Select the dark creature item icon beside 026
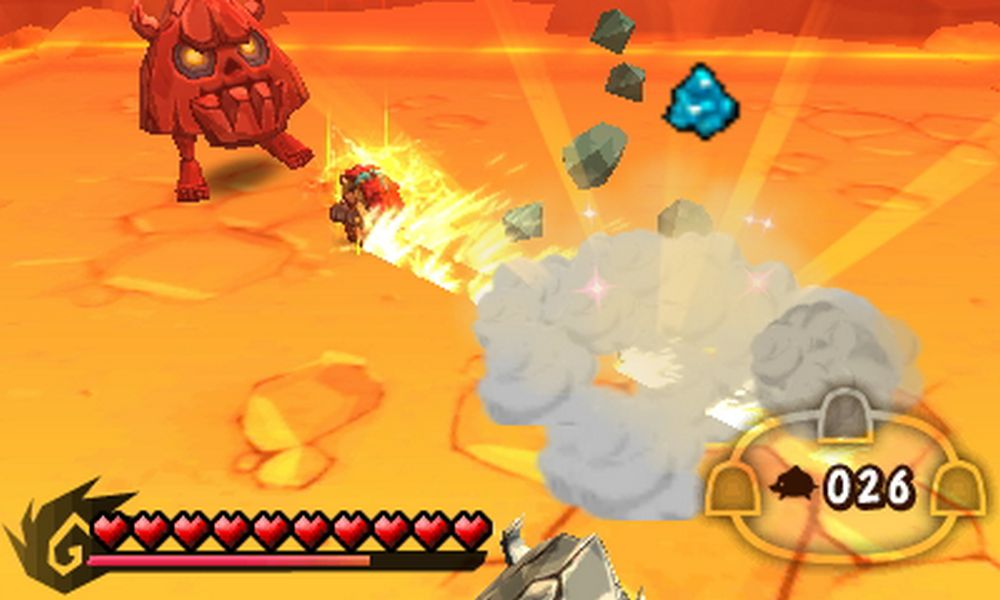 [793, 487]
